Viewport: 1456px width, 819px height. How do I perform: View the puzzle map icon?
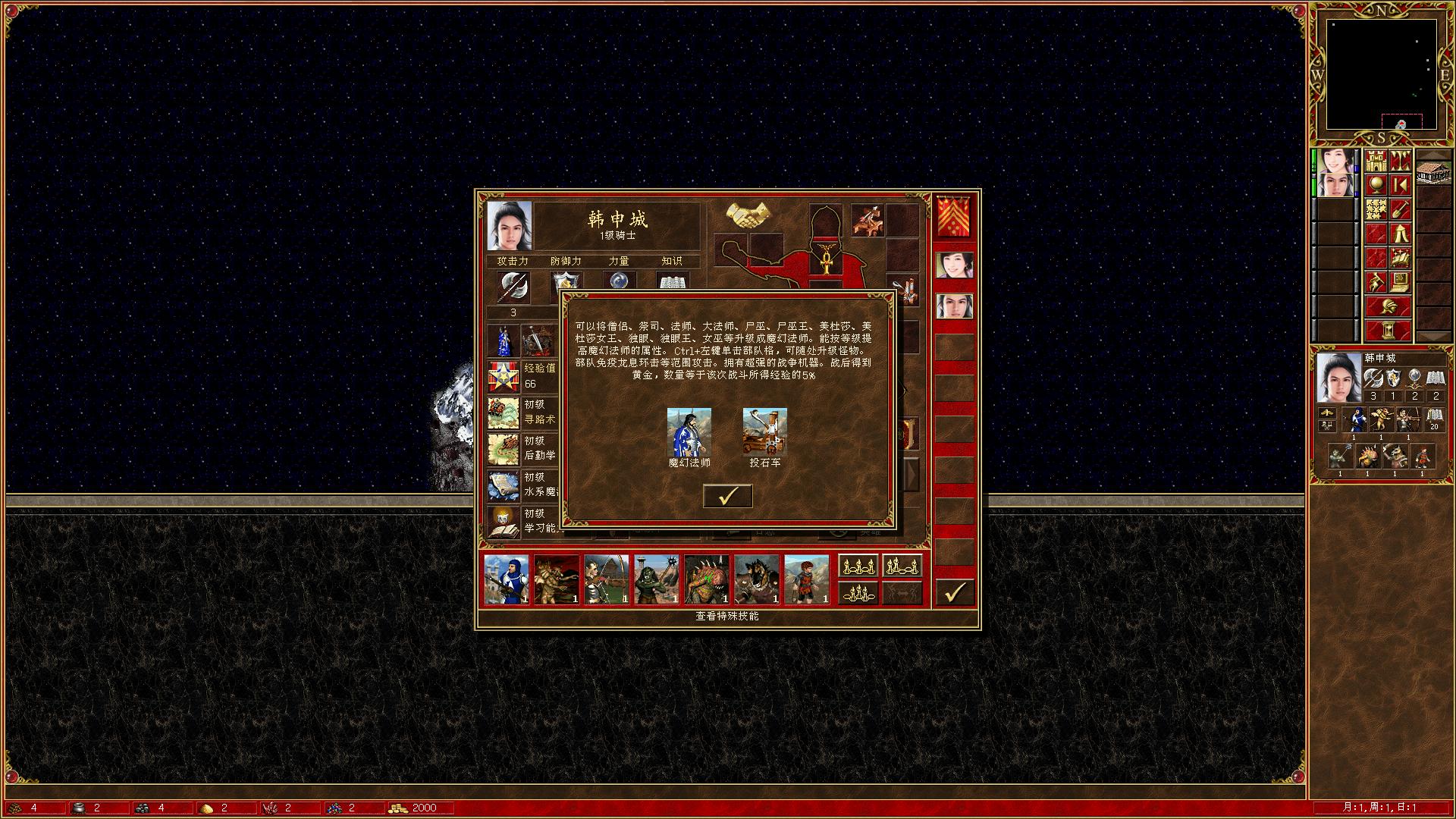point(1375,209)
